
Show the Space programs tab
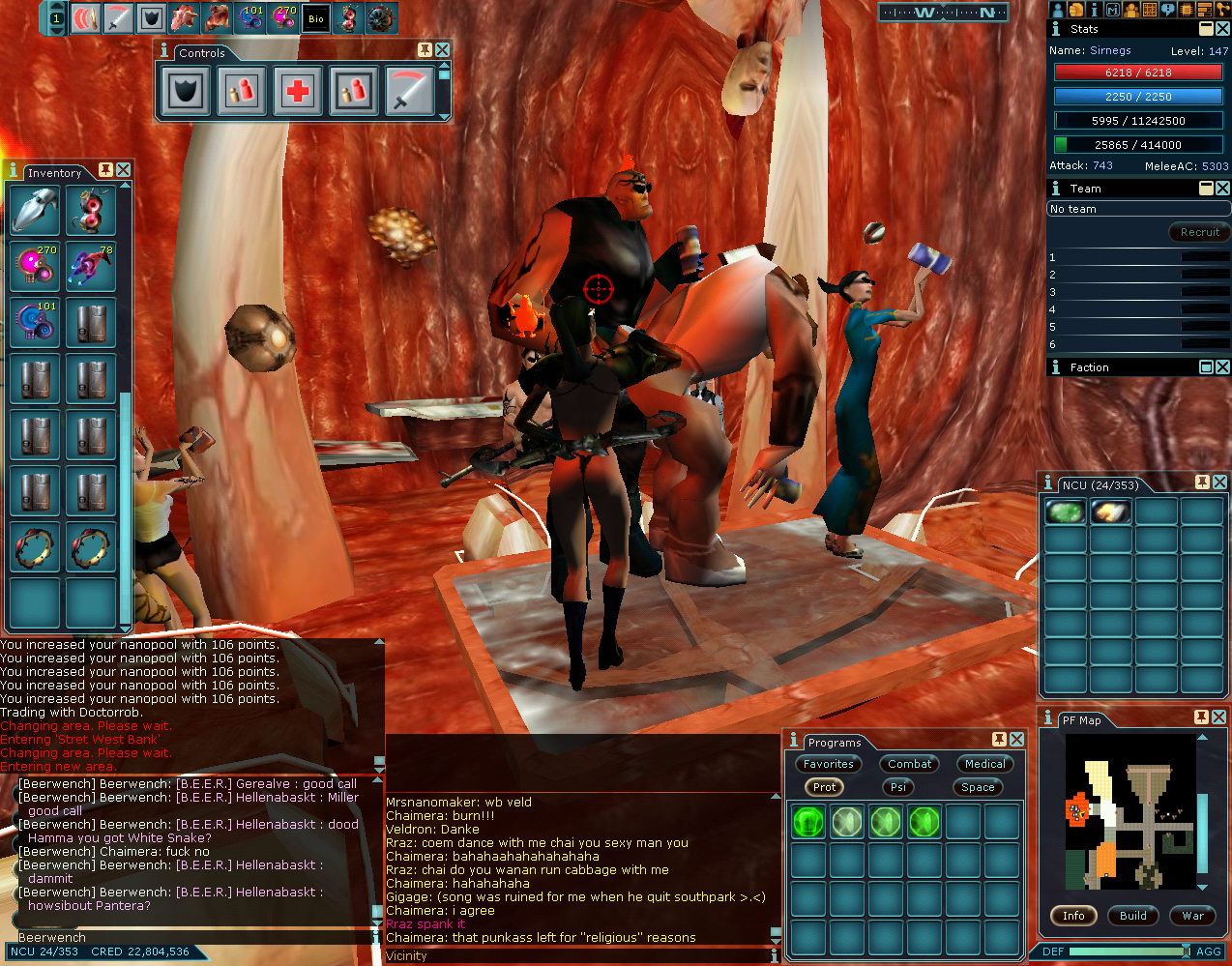pyautogui.click(x=978, y=787)
